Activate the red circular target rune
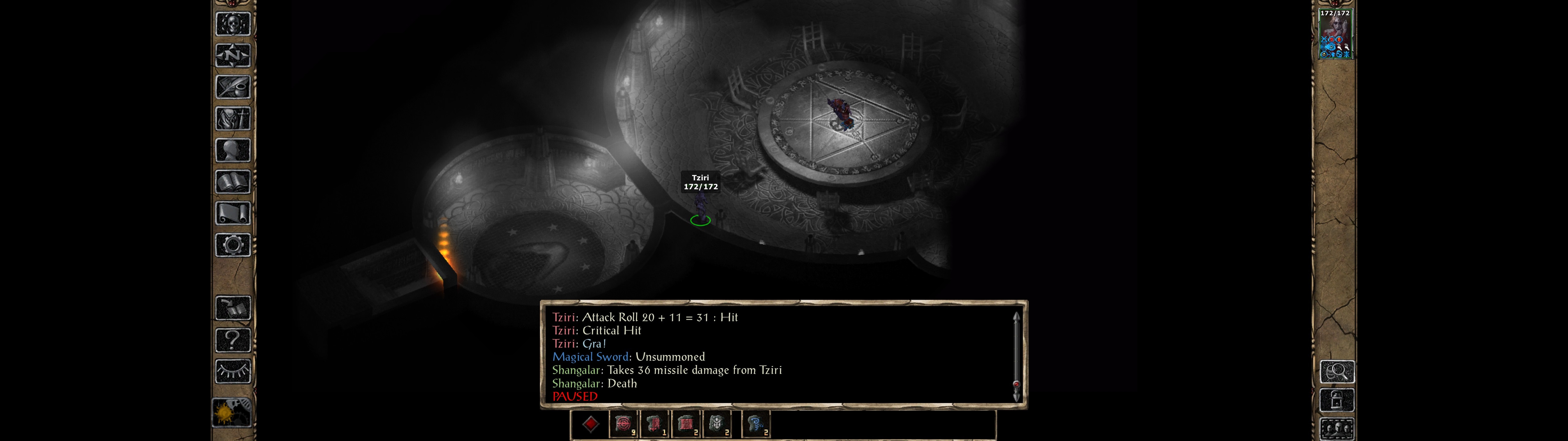 coord(623,424)
